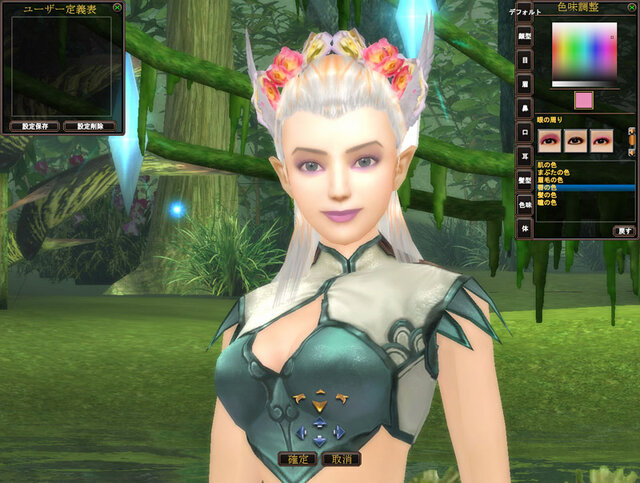Cancel with the 取消 button
The width and height of the screenshot is (640, 483).
click(341, 459)
